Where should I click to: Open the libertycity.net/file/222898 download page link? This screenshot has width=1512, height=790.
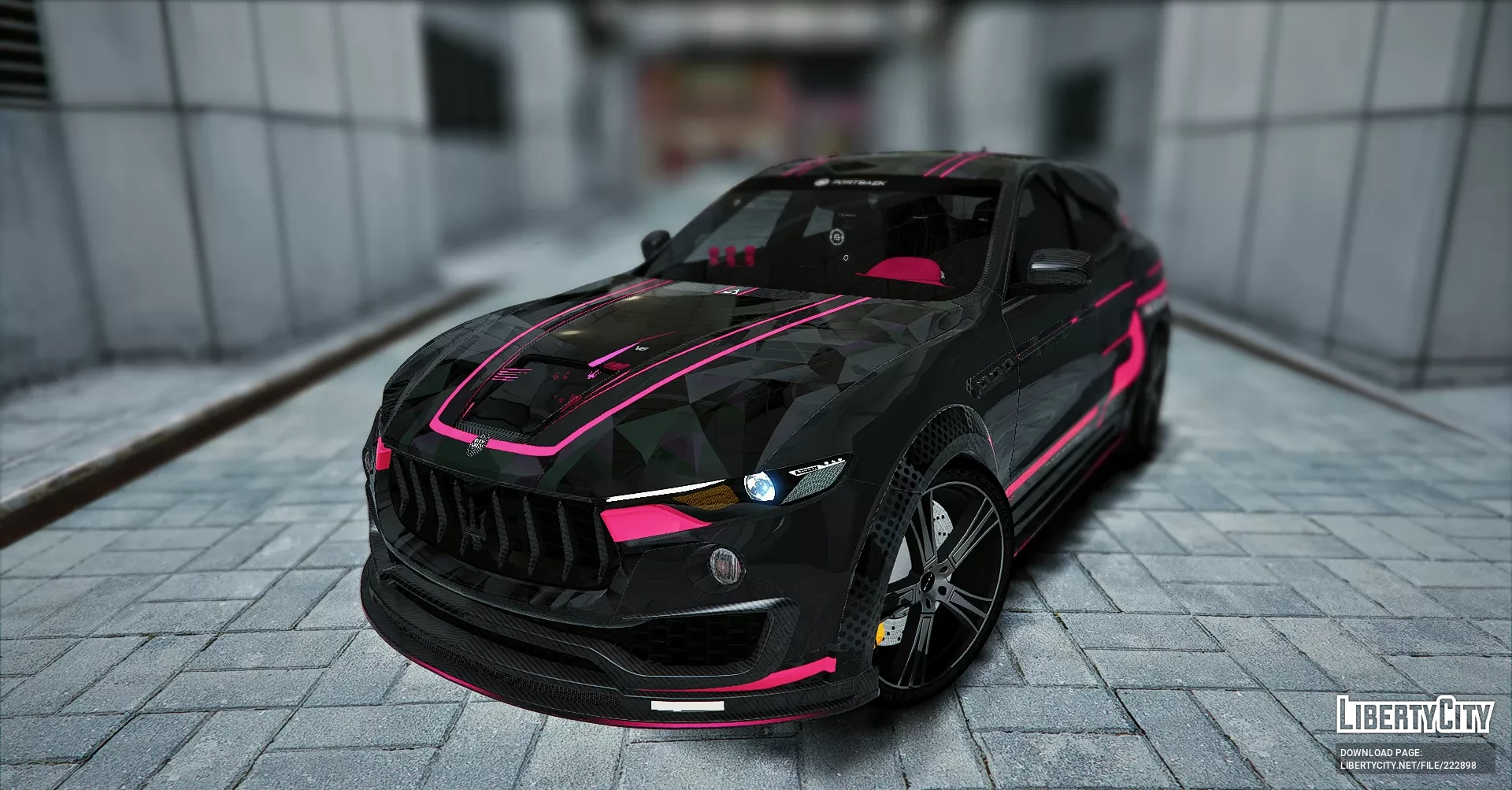[1407, 765]
